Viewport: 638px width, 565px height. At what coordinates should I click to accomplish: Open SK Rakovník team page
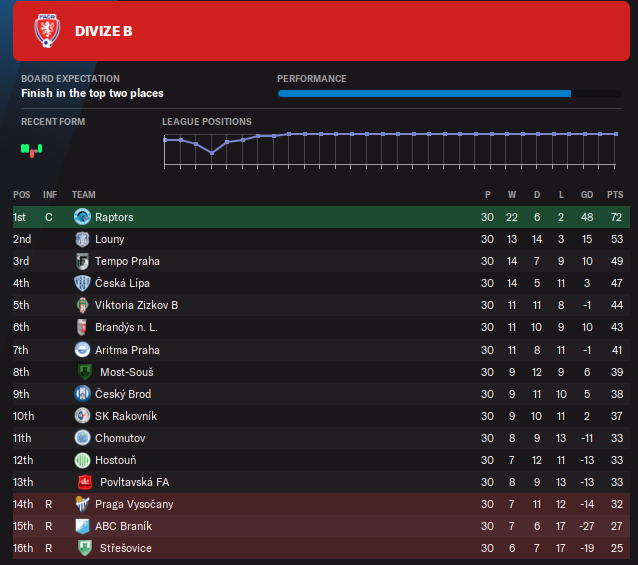click(126, 416)
